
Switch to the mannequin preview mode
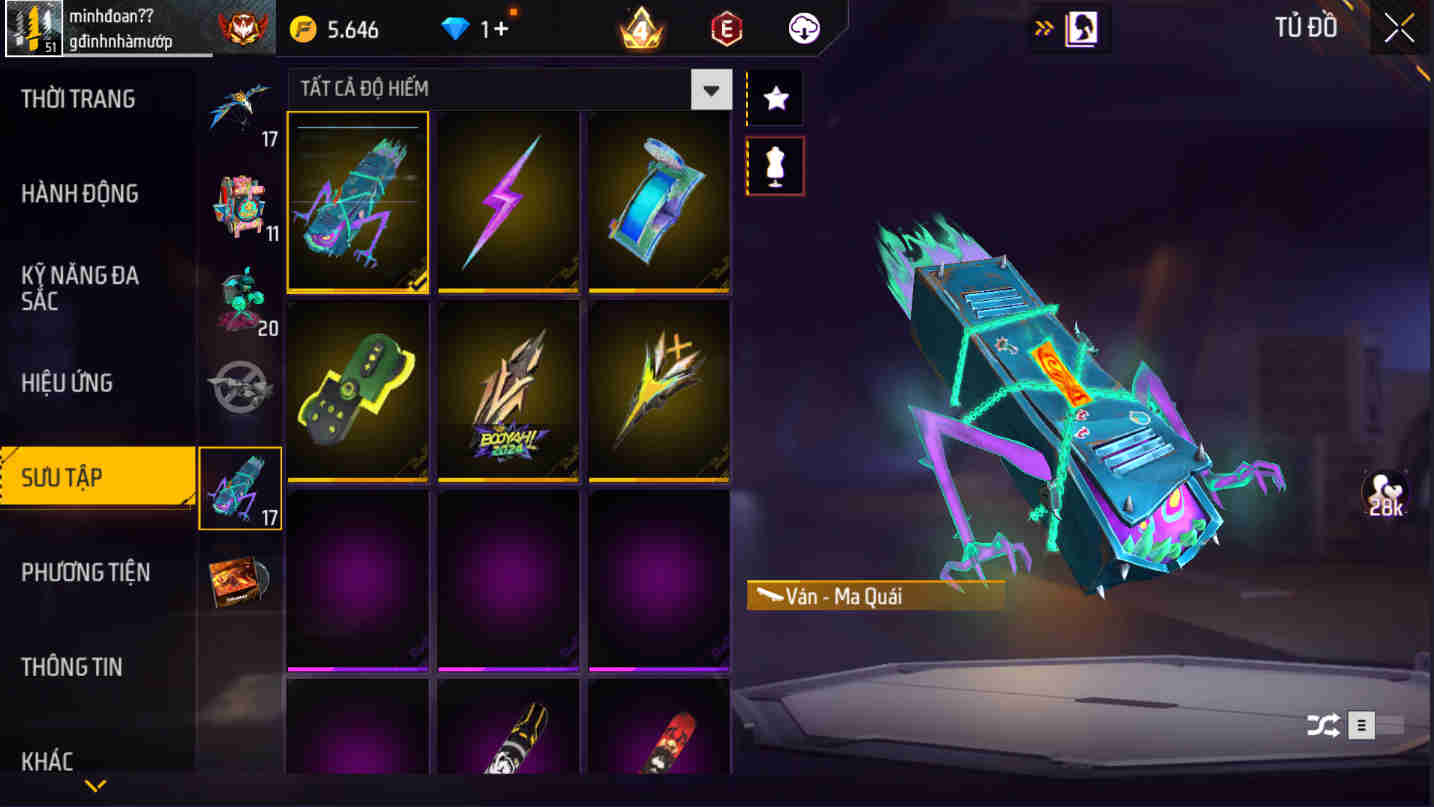[x=775, y=165]
